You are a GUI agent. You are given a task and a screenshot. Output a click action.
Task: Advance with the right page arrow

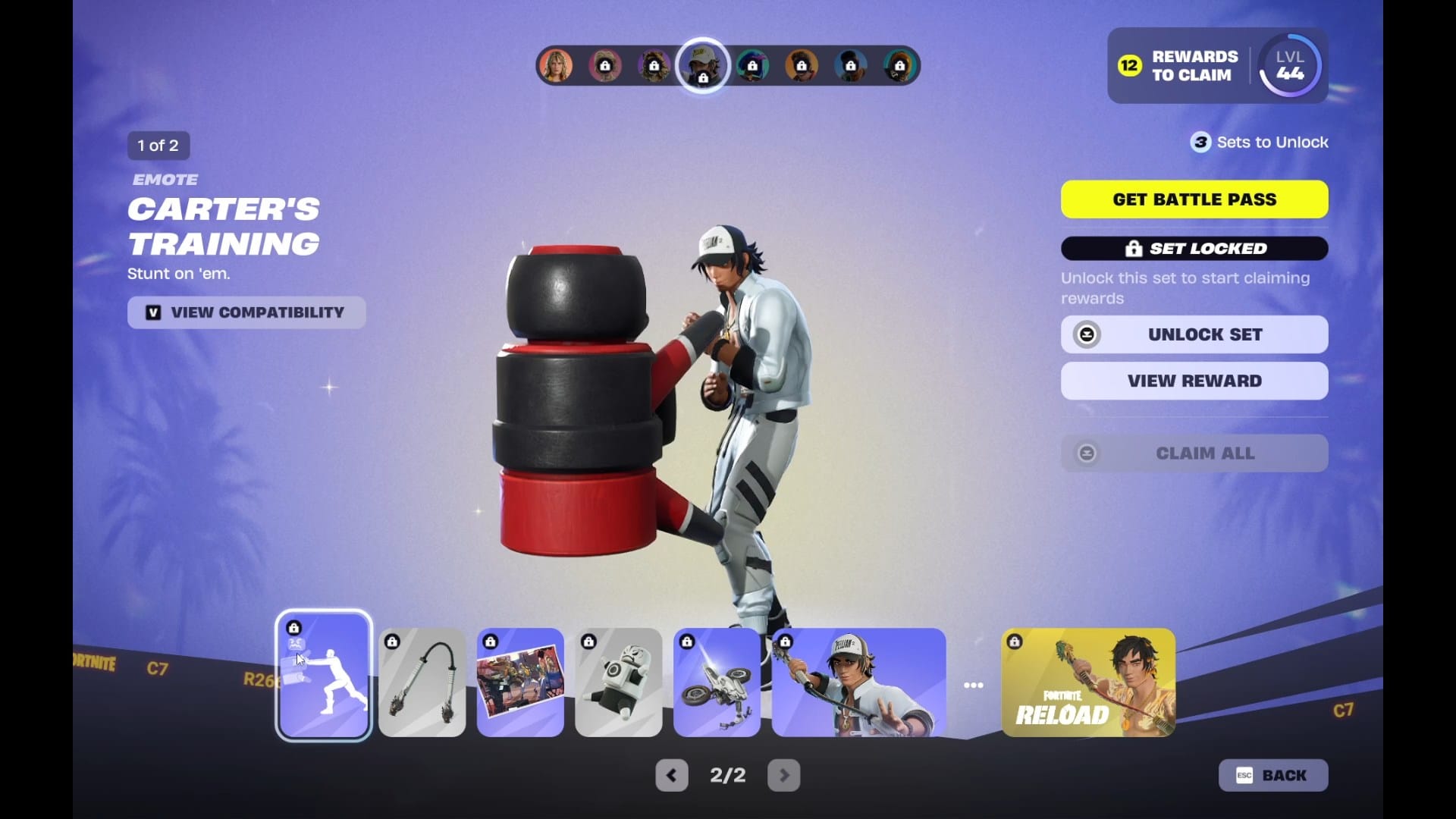(783, 775)
